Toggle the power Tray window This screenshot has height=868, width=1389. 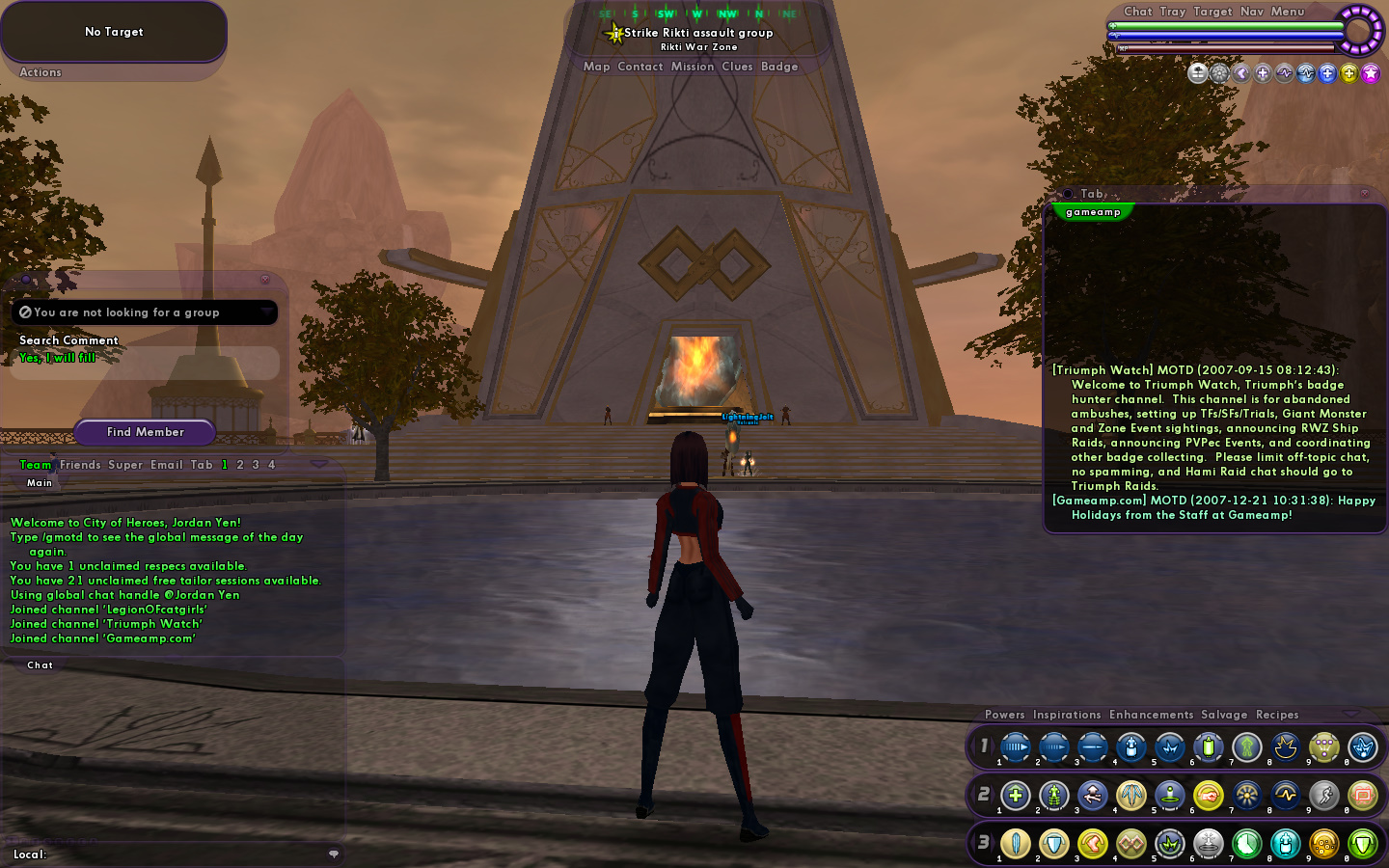point(1173,12)
